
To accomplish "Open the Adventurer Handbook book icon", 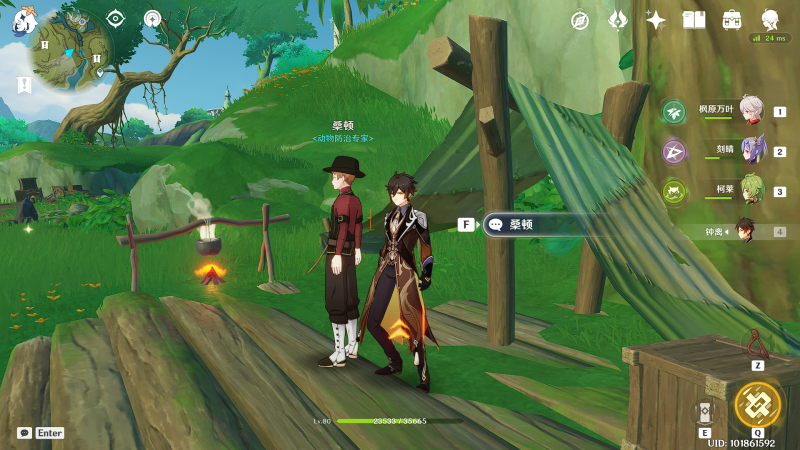I will coord(694,20).
